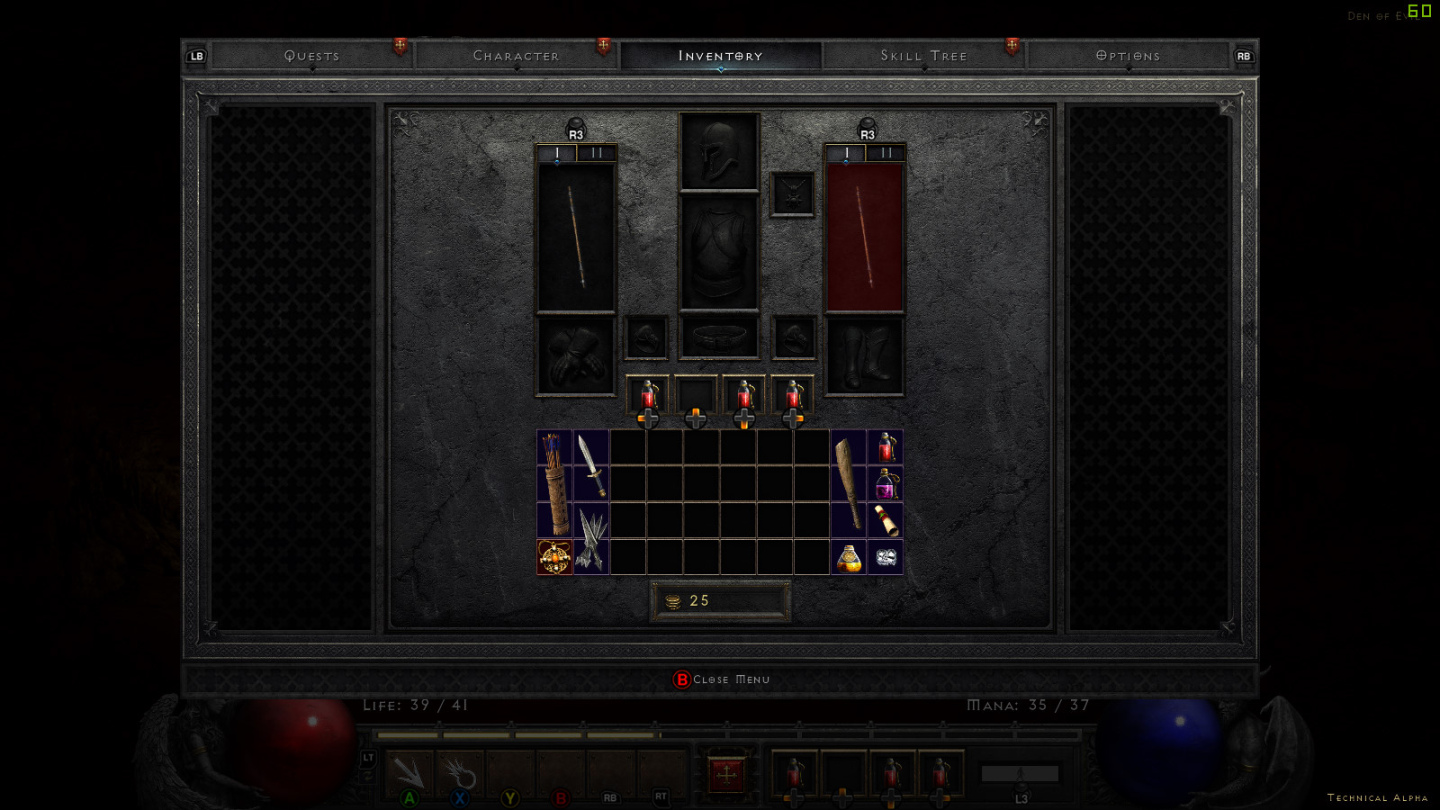Viewport: 1440px width, 810px height.
Task: Pick up the bundle of throwing javelins
Action: (591, 538)
